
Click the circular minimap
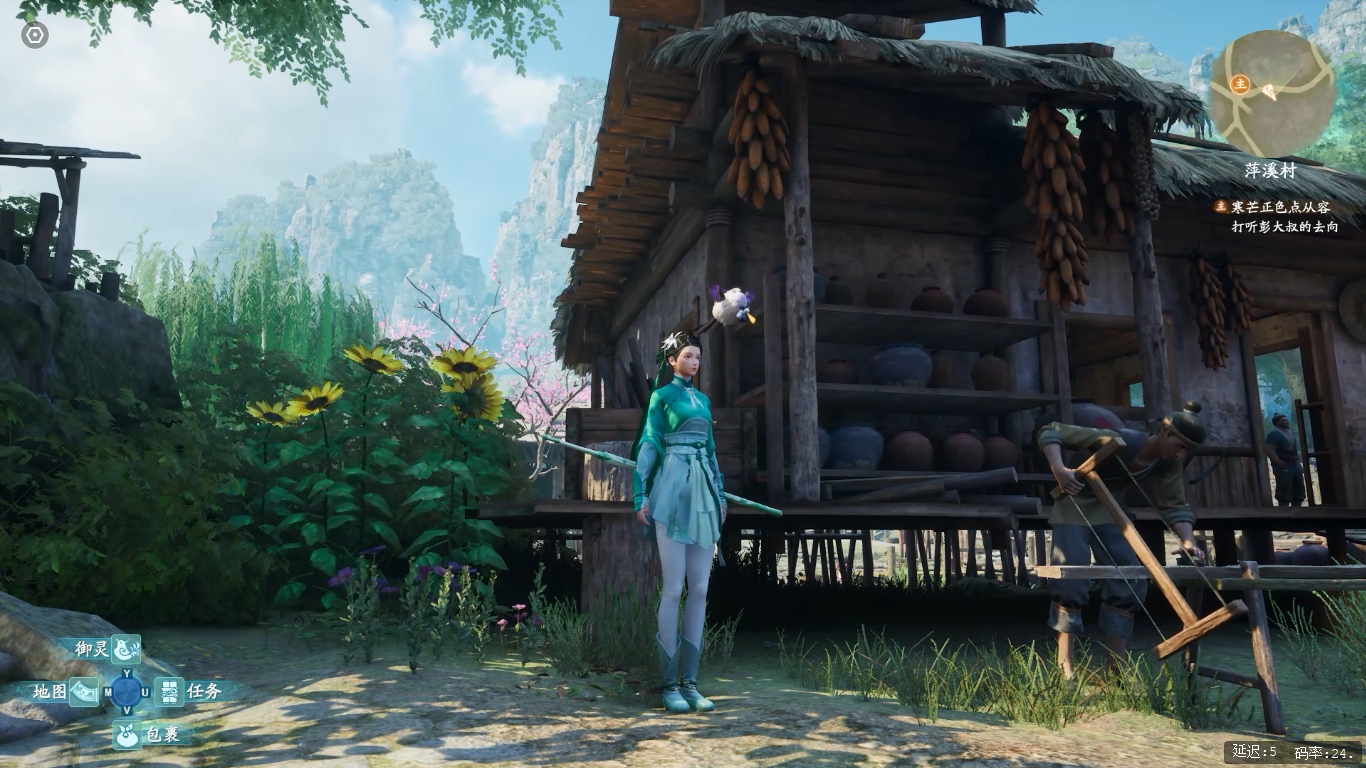click(1272, 92)
